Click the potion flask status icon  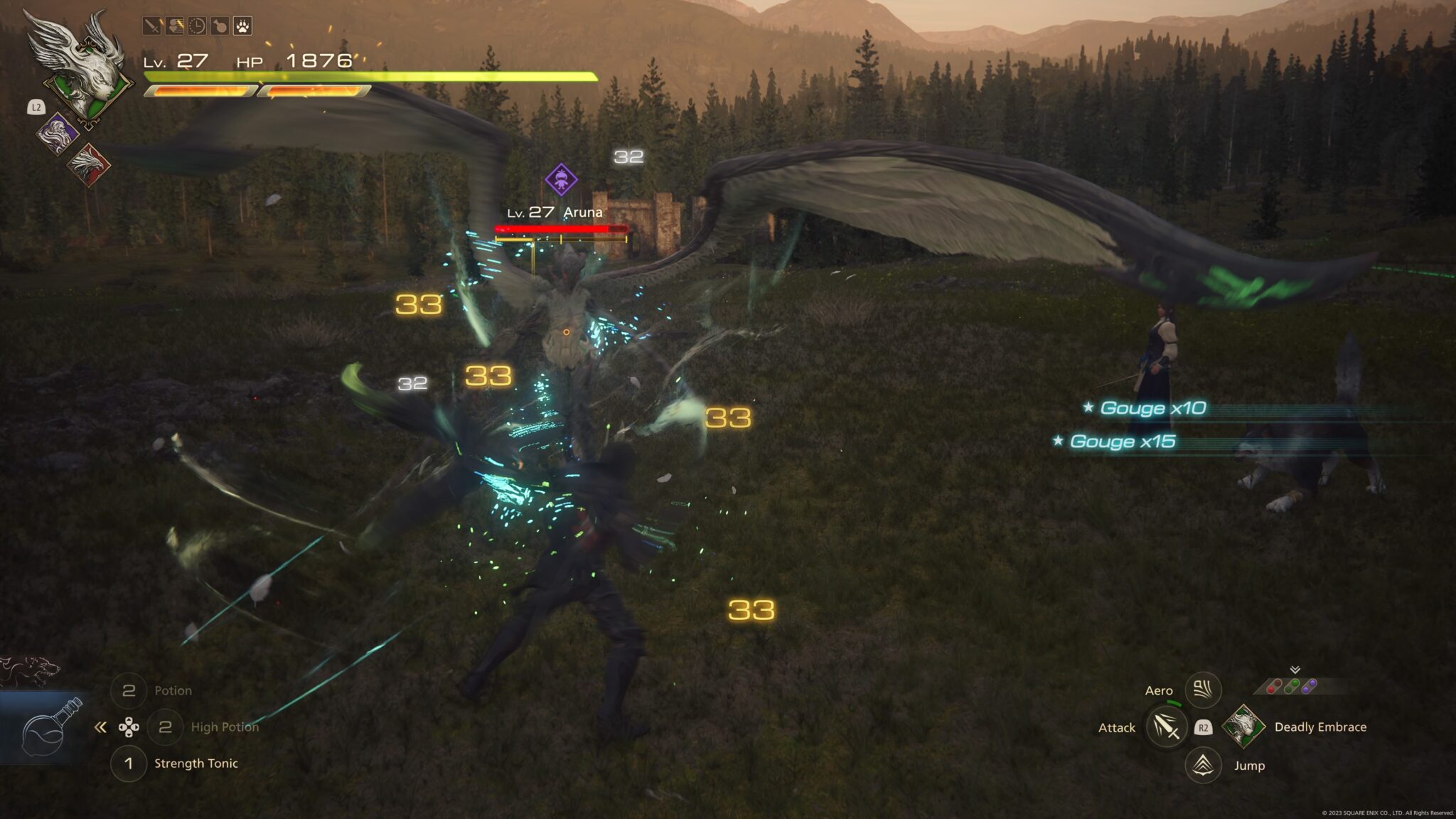[220, 26]
